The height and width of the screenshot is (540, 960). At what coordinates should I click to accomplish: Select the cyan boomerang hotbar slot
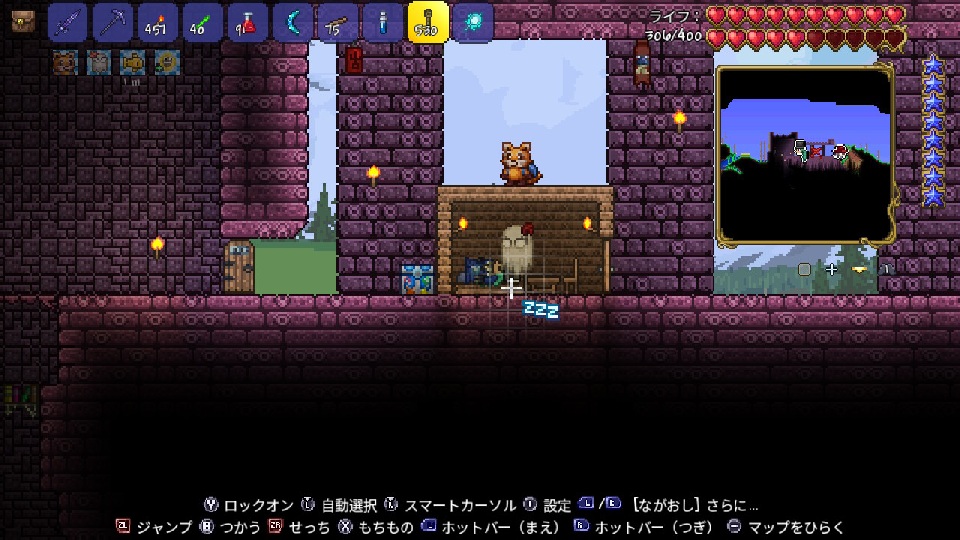[x=293, y=22]
